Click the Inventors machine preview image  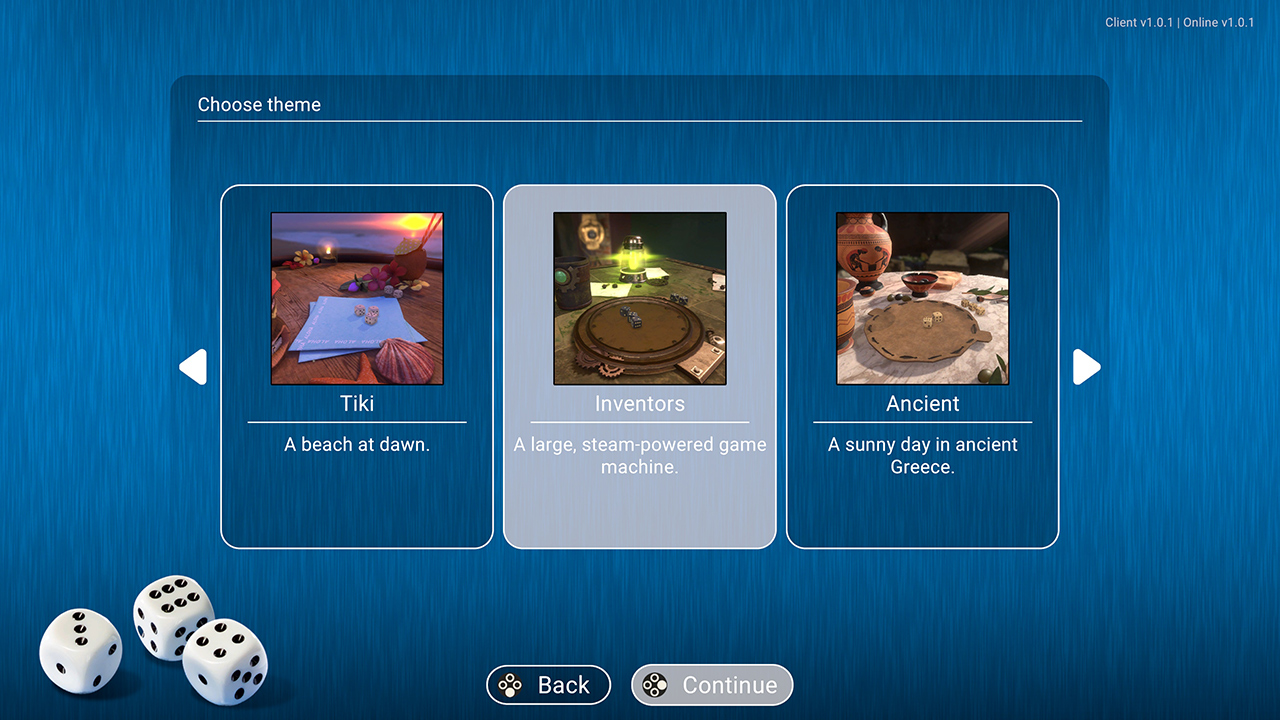click(639, 297)
